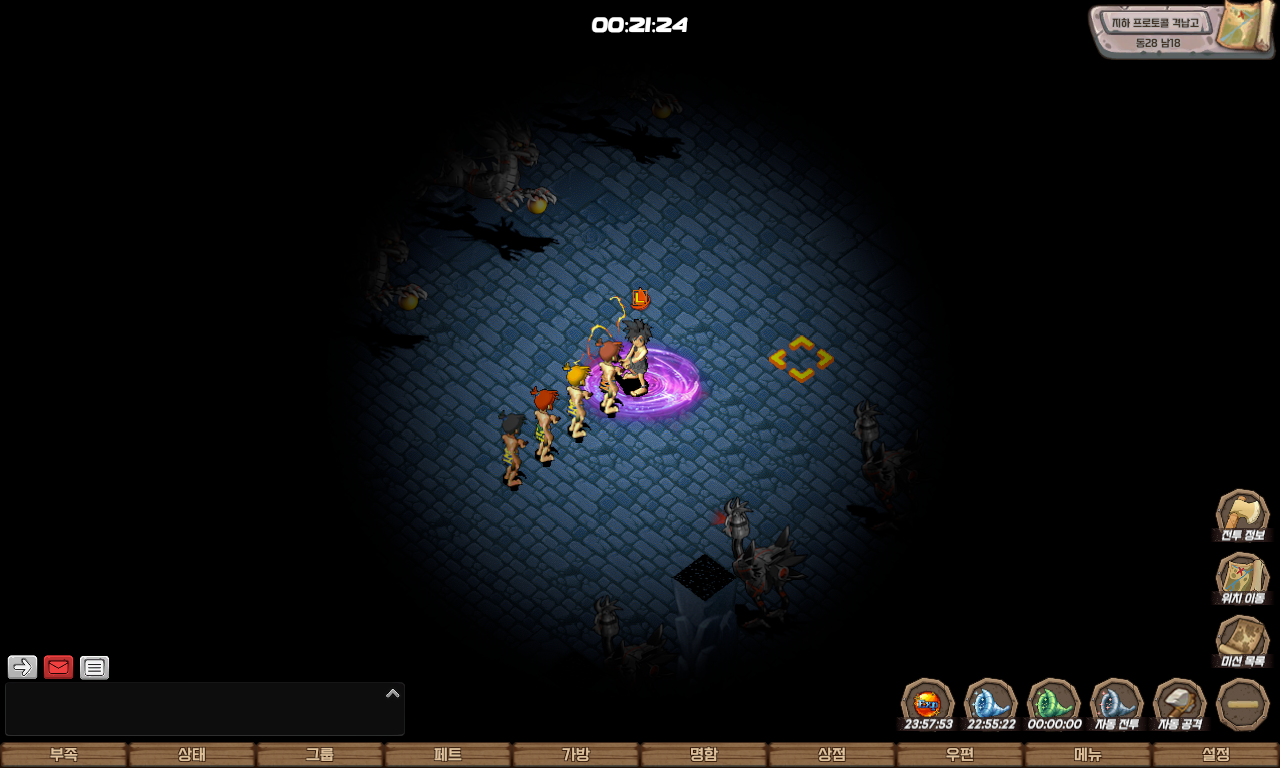Open the 페트 (pet) menu
Viewport: 1280px width, 768px height.
[448, 755]
